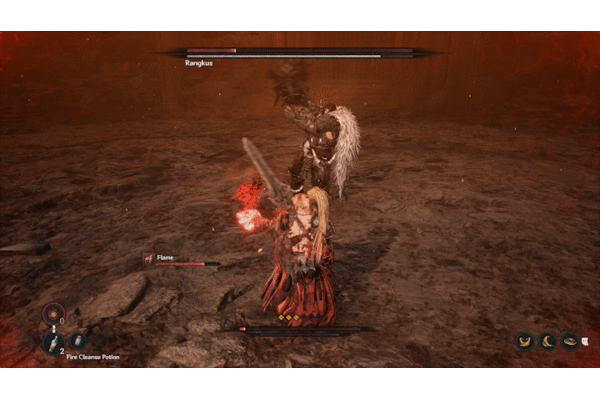Click the red orb item slot
600x400 pixels.
tap(53, 313)
